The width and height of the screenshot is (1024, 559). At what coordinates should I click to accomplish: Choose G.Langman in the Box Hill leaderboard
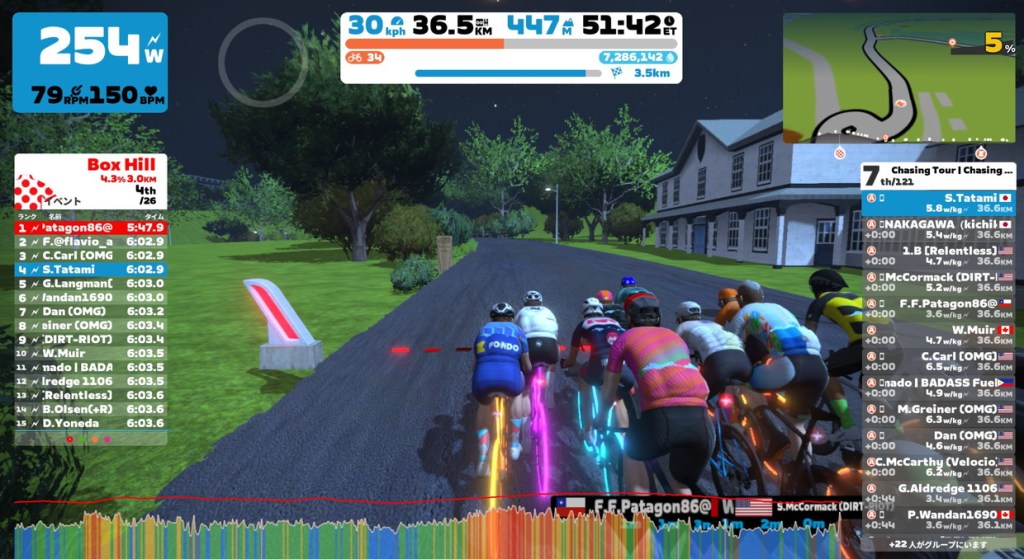click(x=90, y=283)
